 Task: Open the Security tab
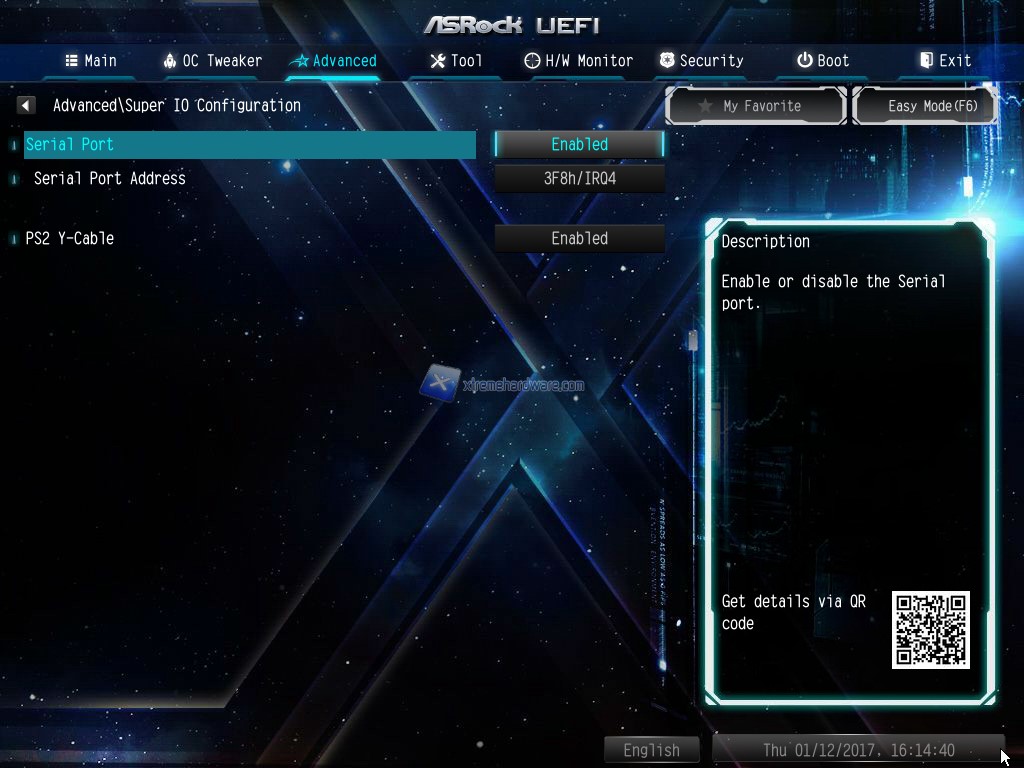click(x=701, y=61)
